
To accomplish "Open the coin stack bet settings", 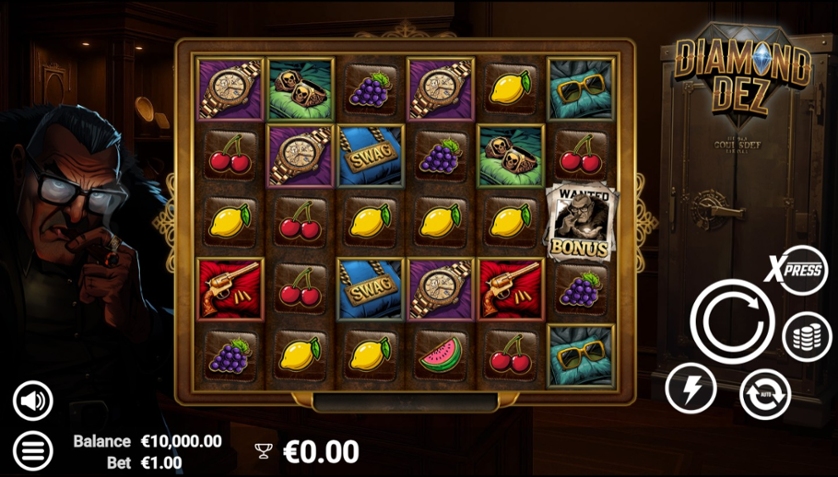I will (x=807, y=336).
